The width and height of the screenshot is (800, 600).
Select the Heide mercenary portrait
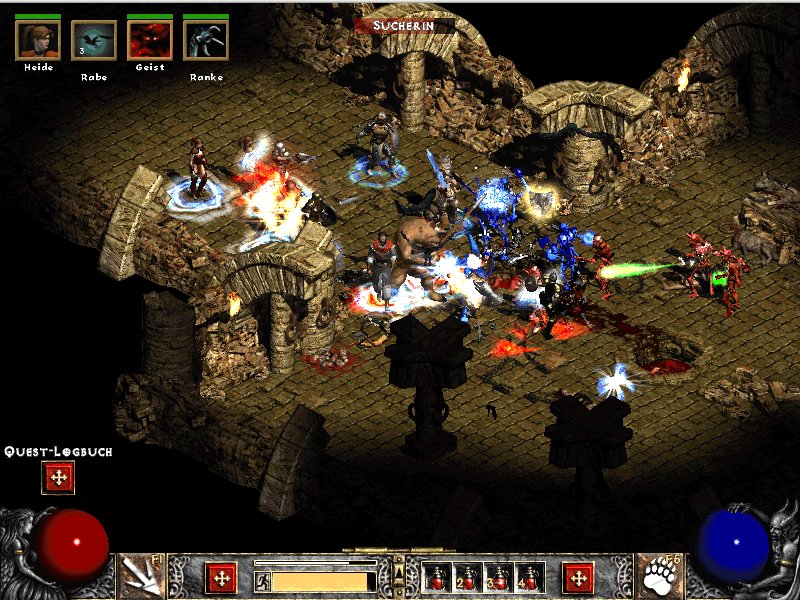coord(38,40)
